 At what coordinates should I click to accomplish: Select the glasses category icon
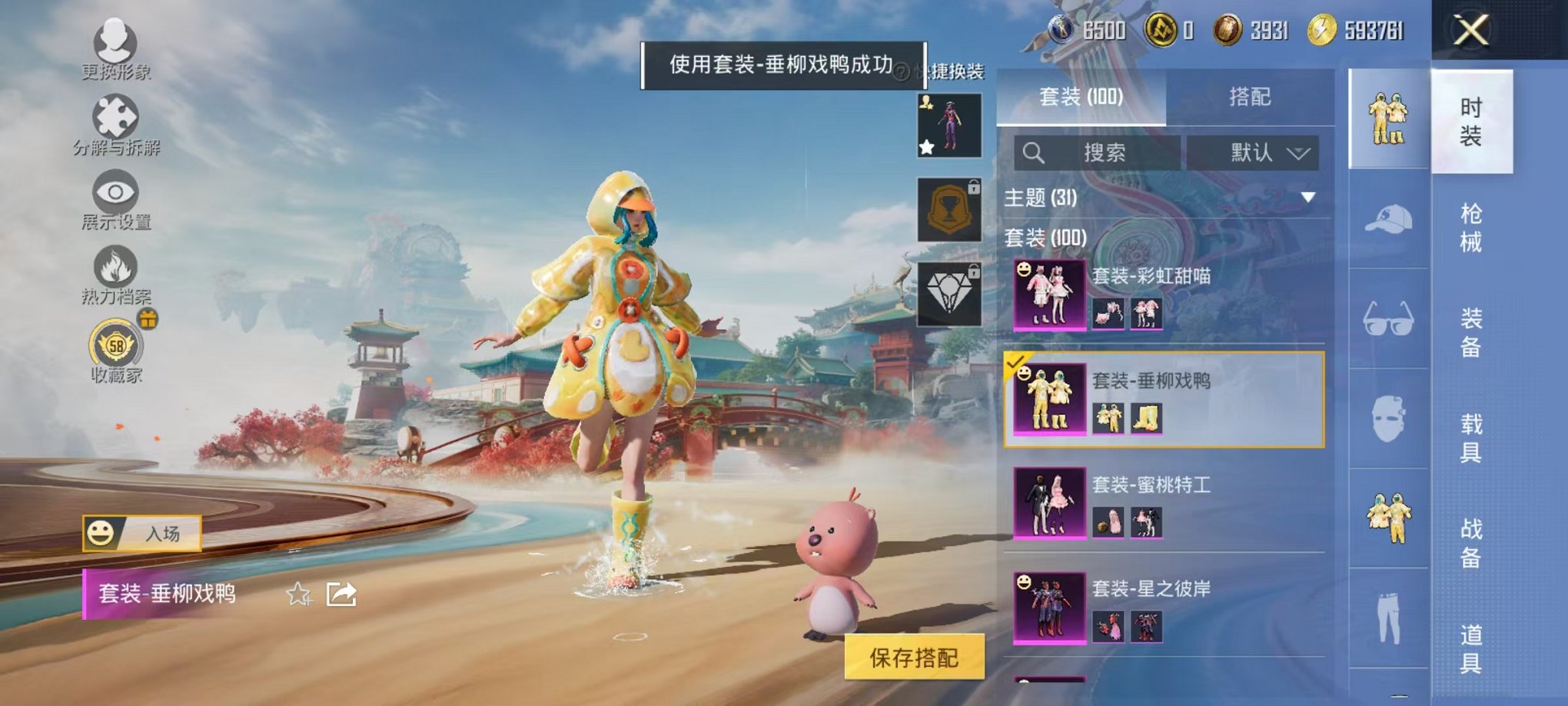pos(1388,318)
